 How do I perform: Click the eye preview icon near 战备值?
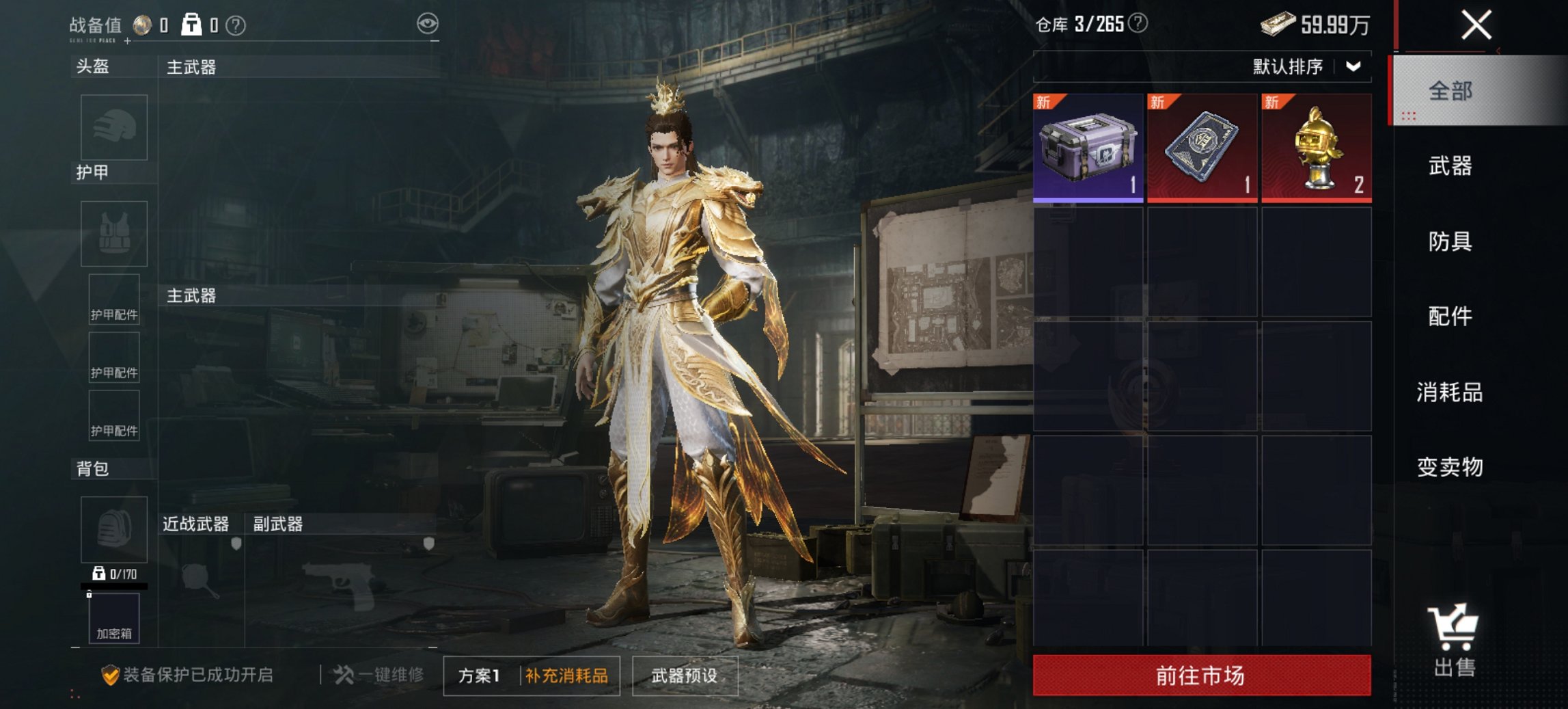click(427, 23)
